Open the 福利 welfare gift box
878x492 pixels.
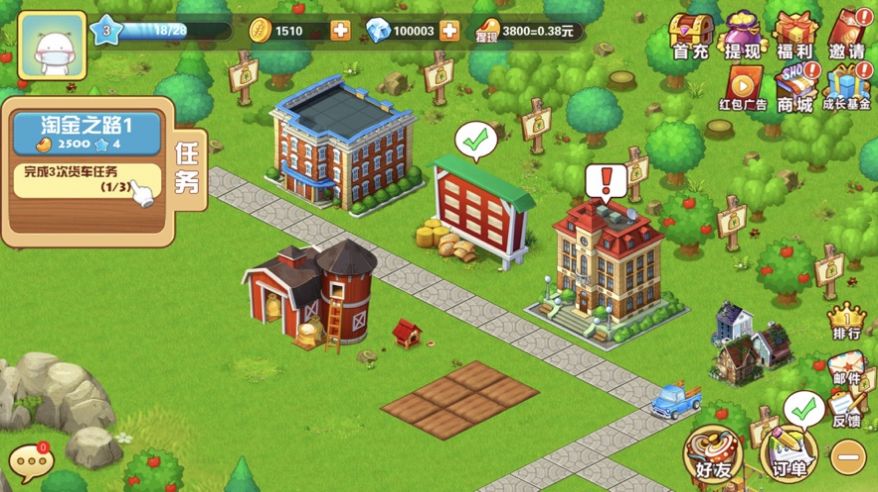pos(796,35)
